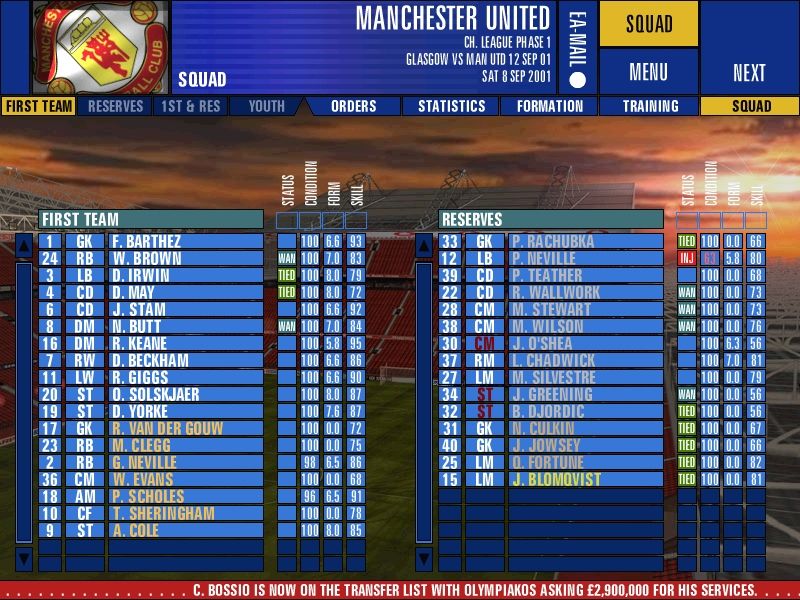800x600 pixels.
Task: Open the ORDERS tab
Action: coord(353,106)
